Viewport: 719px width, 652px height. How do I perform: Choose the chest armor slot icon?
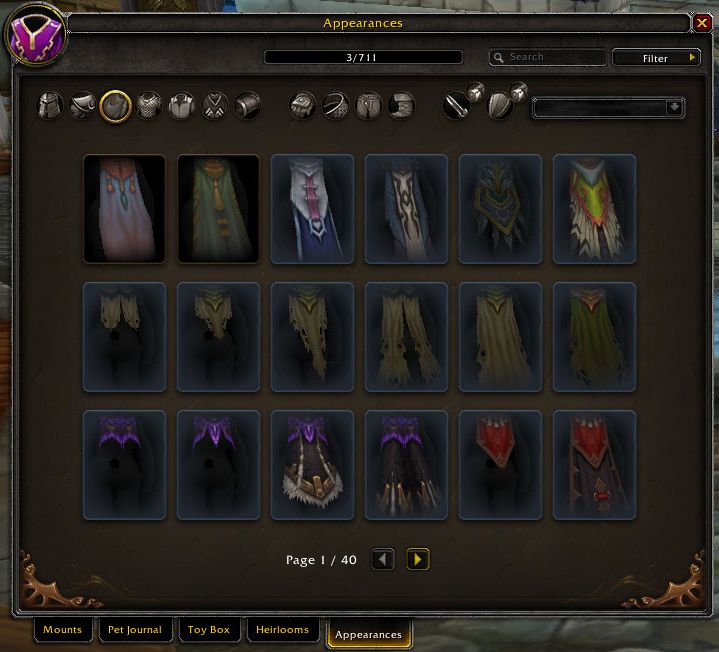click(149, 105)
